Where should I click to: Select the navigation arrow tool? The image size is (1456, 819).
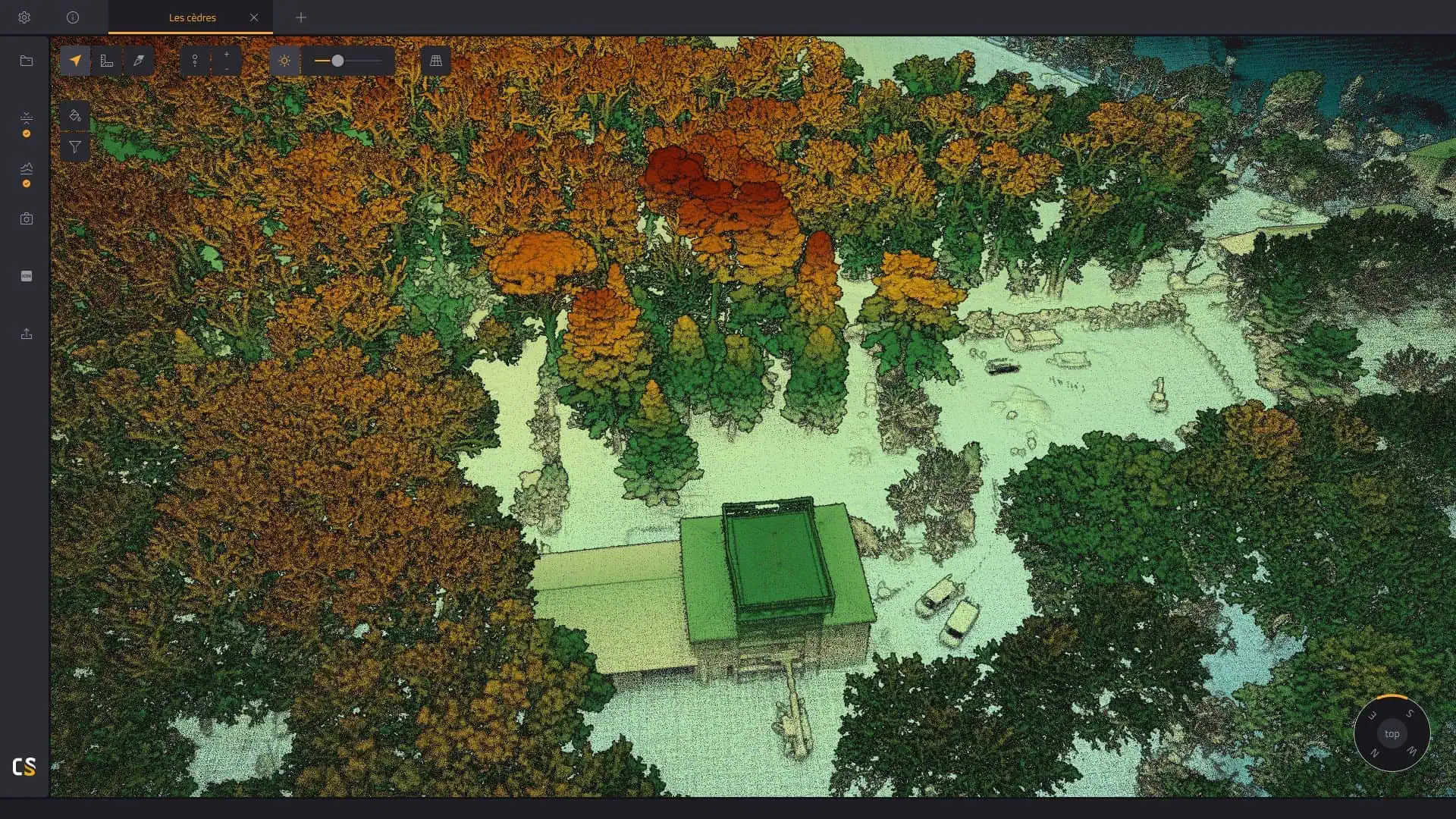[x=76, y=61]
